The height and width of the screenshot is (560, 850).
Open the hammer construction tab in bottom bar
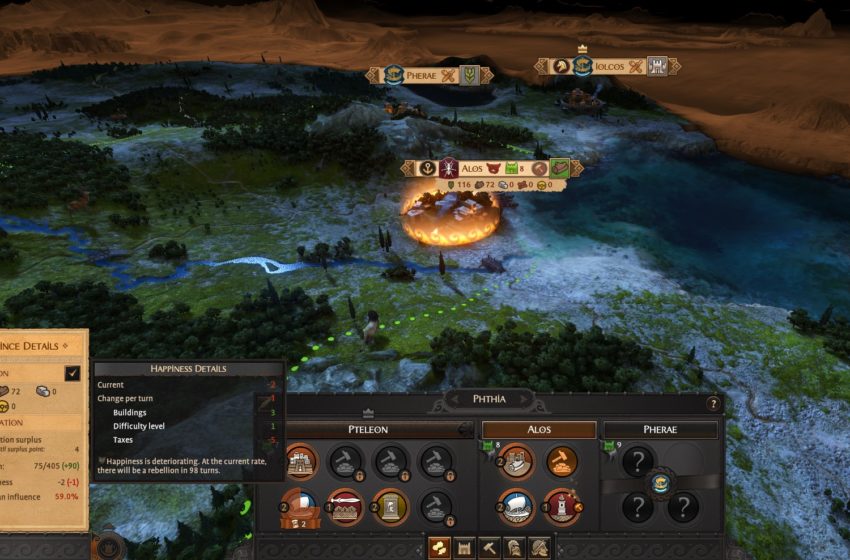[488, 547]
